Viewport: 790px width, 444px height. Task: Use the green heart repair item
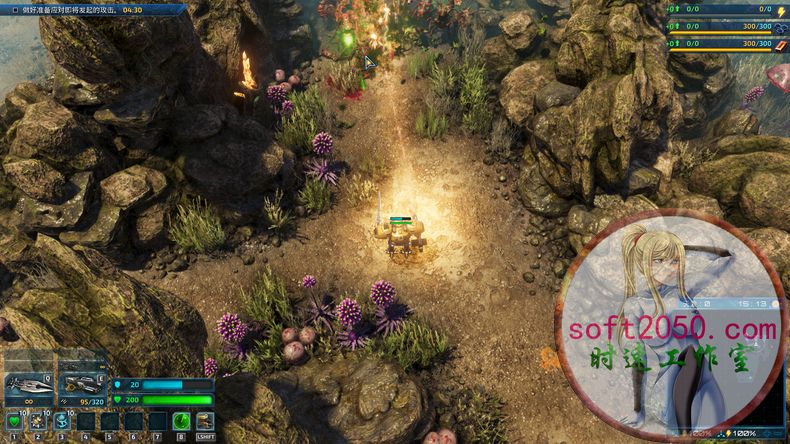(14, 422)
